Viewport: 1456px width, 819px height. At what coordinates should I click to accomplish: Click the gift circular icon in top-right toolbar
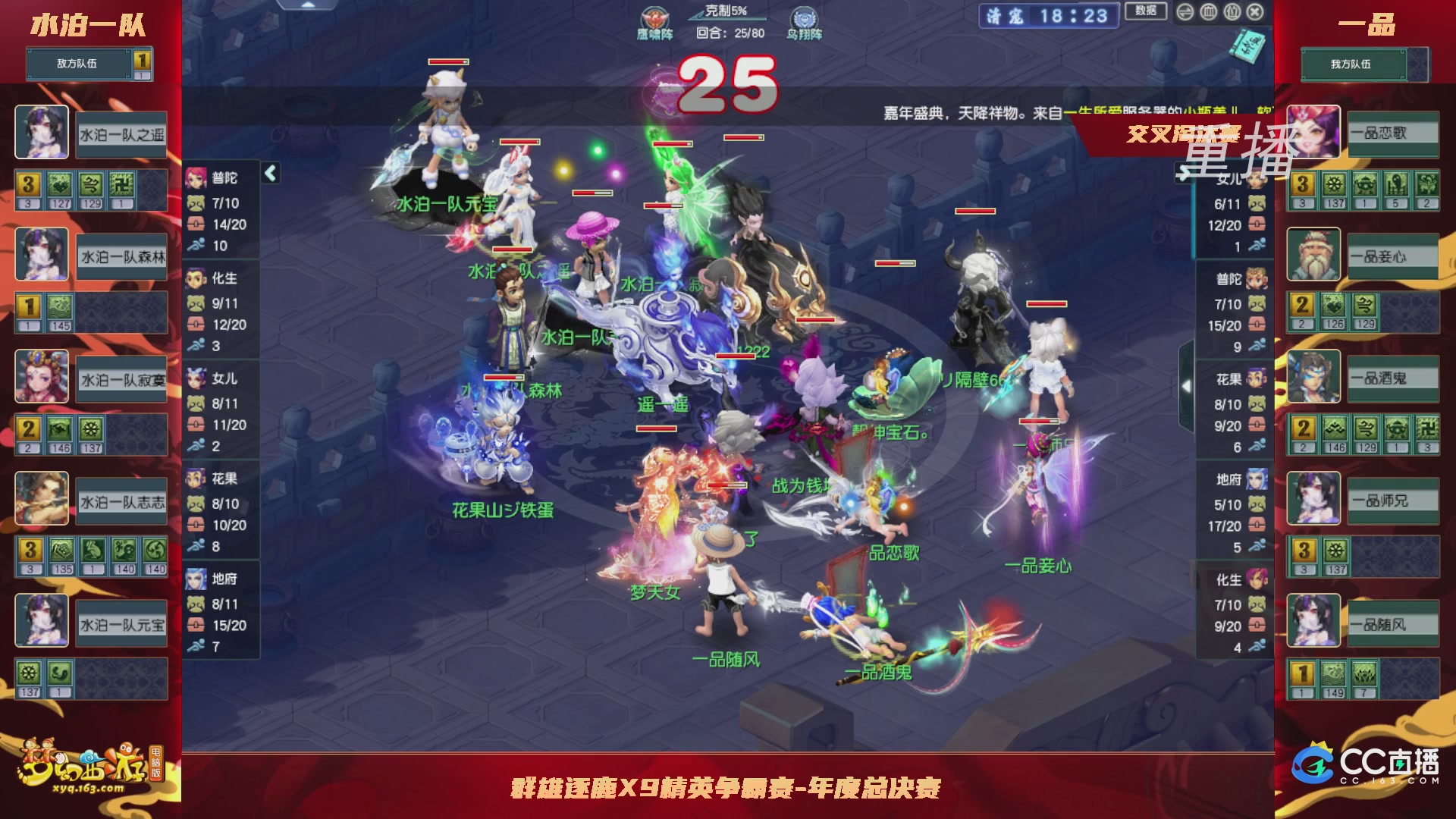[x=1232, y=12]
